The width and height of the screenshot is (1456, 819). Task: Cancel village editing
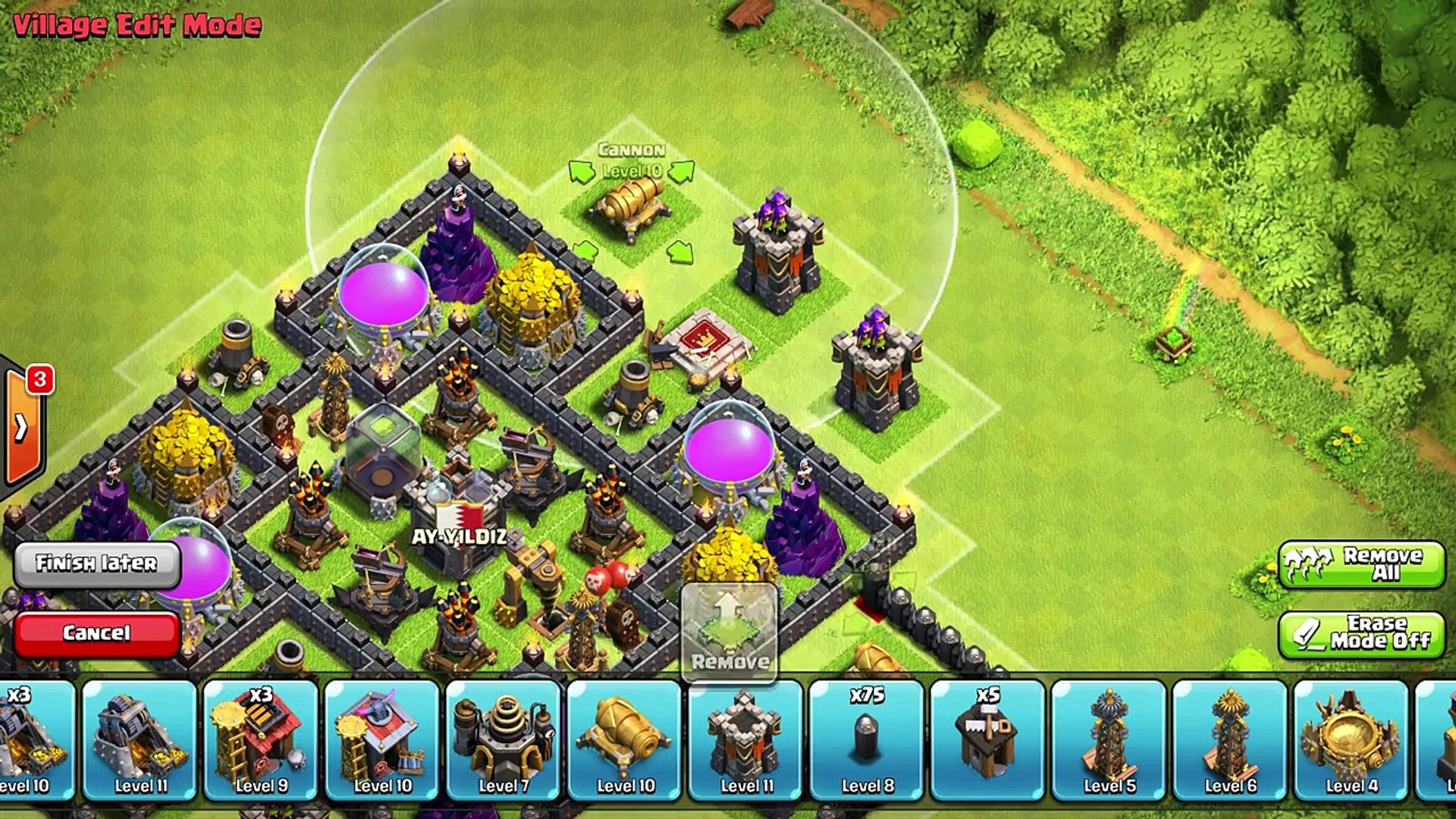click(97, 633)
